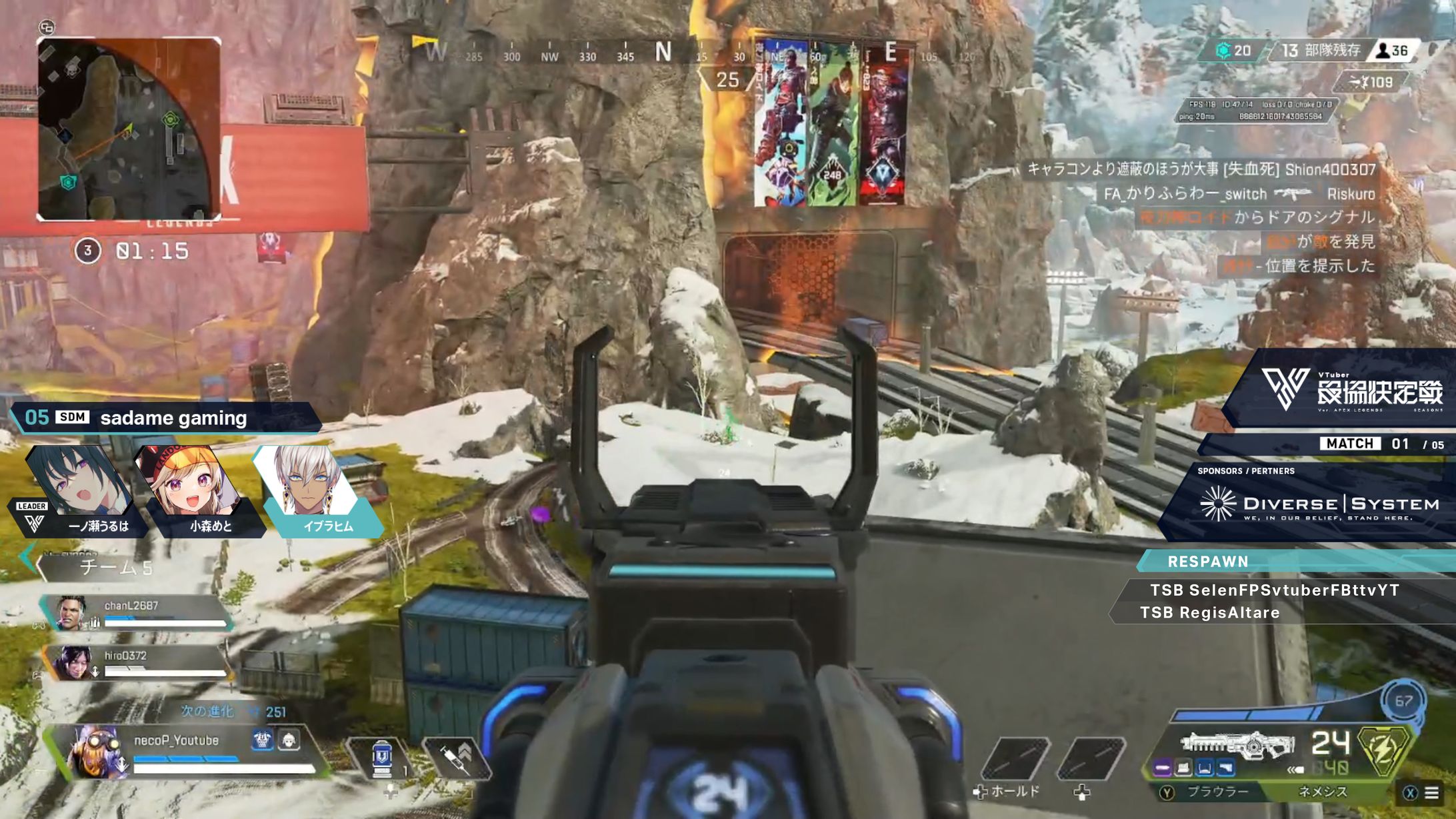Image resolution: width=1456 pixels, height=819 pixels.
Task: Activate the lightning bolt ultimate ability
Action: click(1384, 749)
